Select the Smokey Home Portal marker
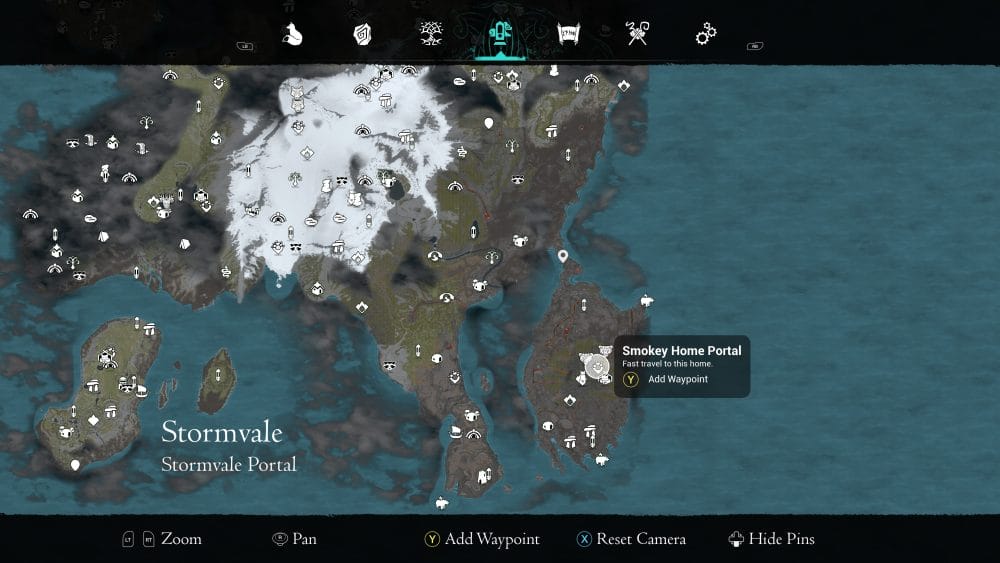This screenshot has width=1000, height=563. (x=597, y=366)
